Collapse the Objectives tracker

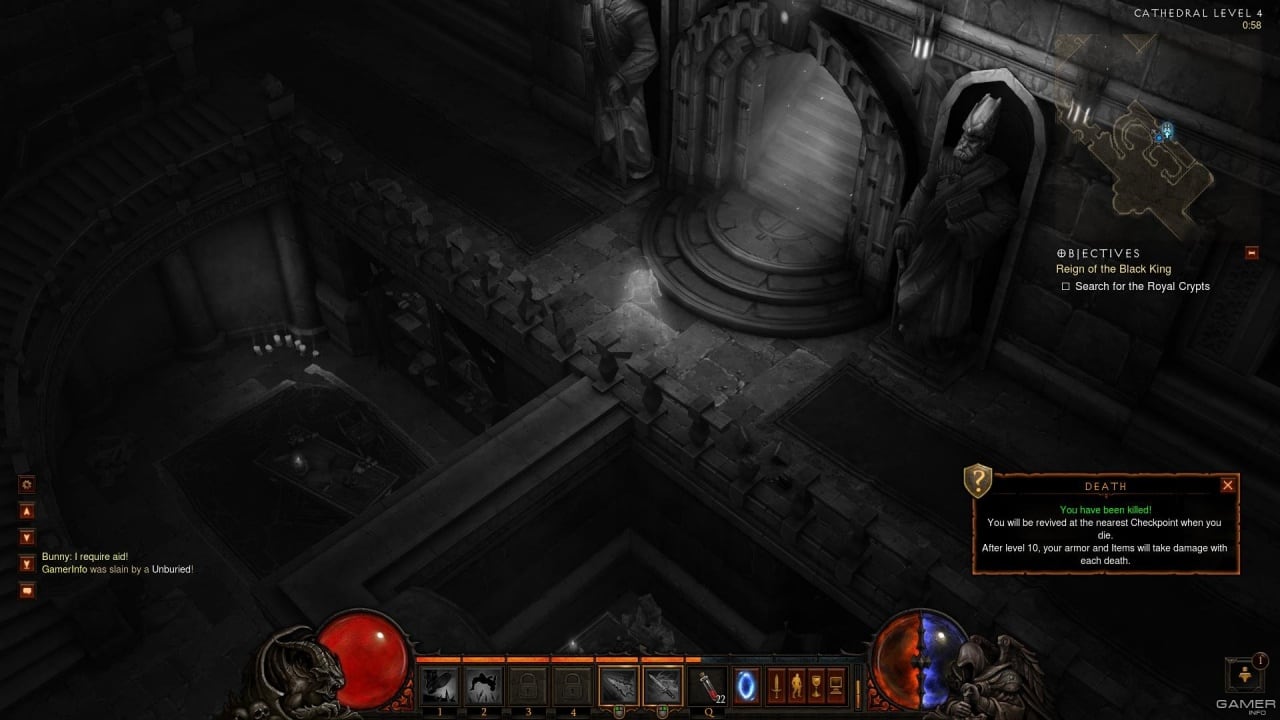(x=1251, y=253)
